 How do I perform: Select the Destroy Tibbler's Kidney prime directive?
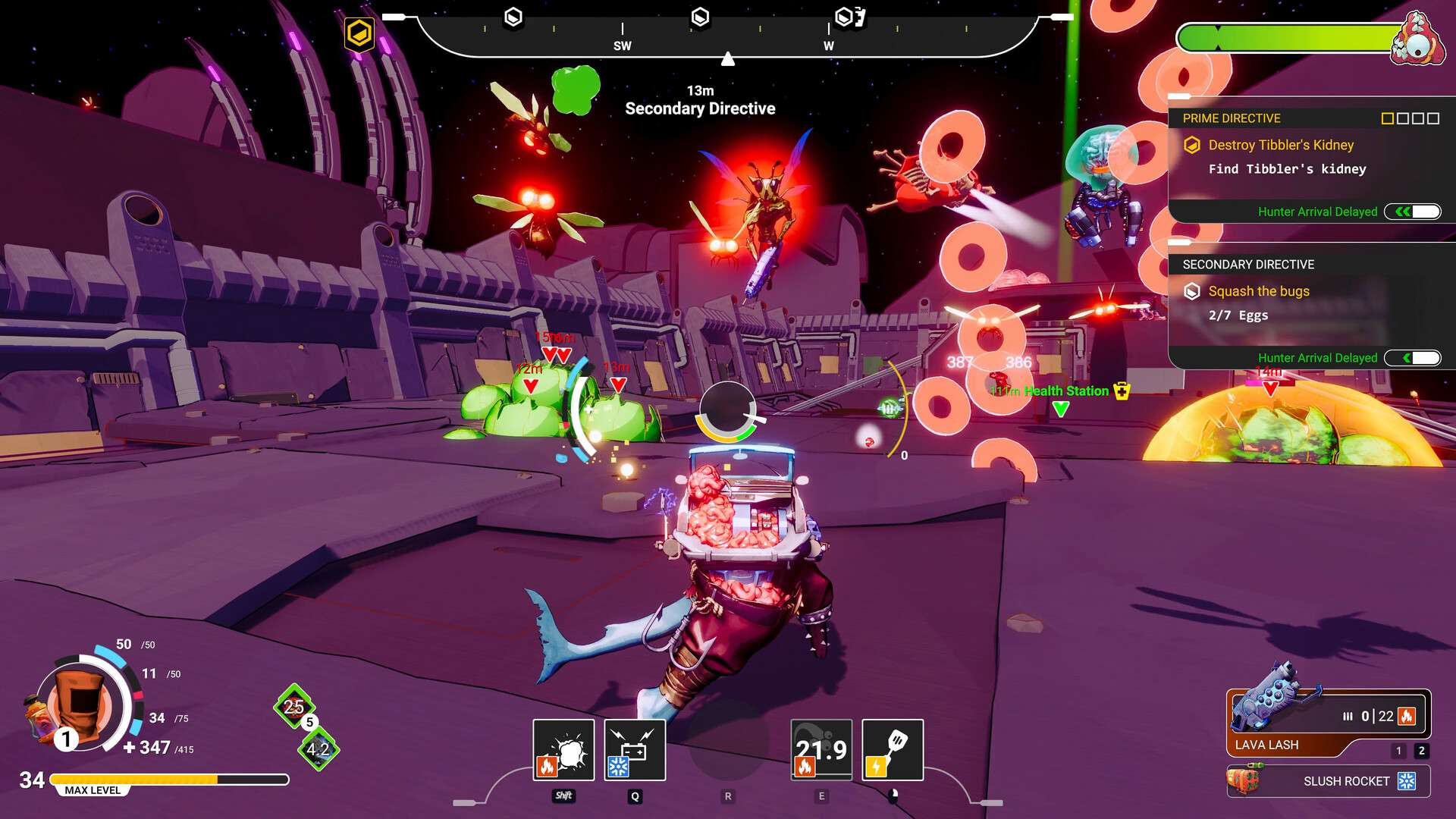click(1280, 145)
